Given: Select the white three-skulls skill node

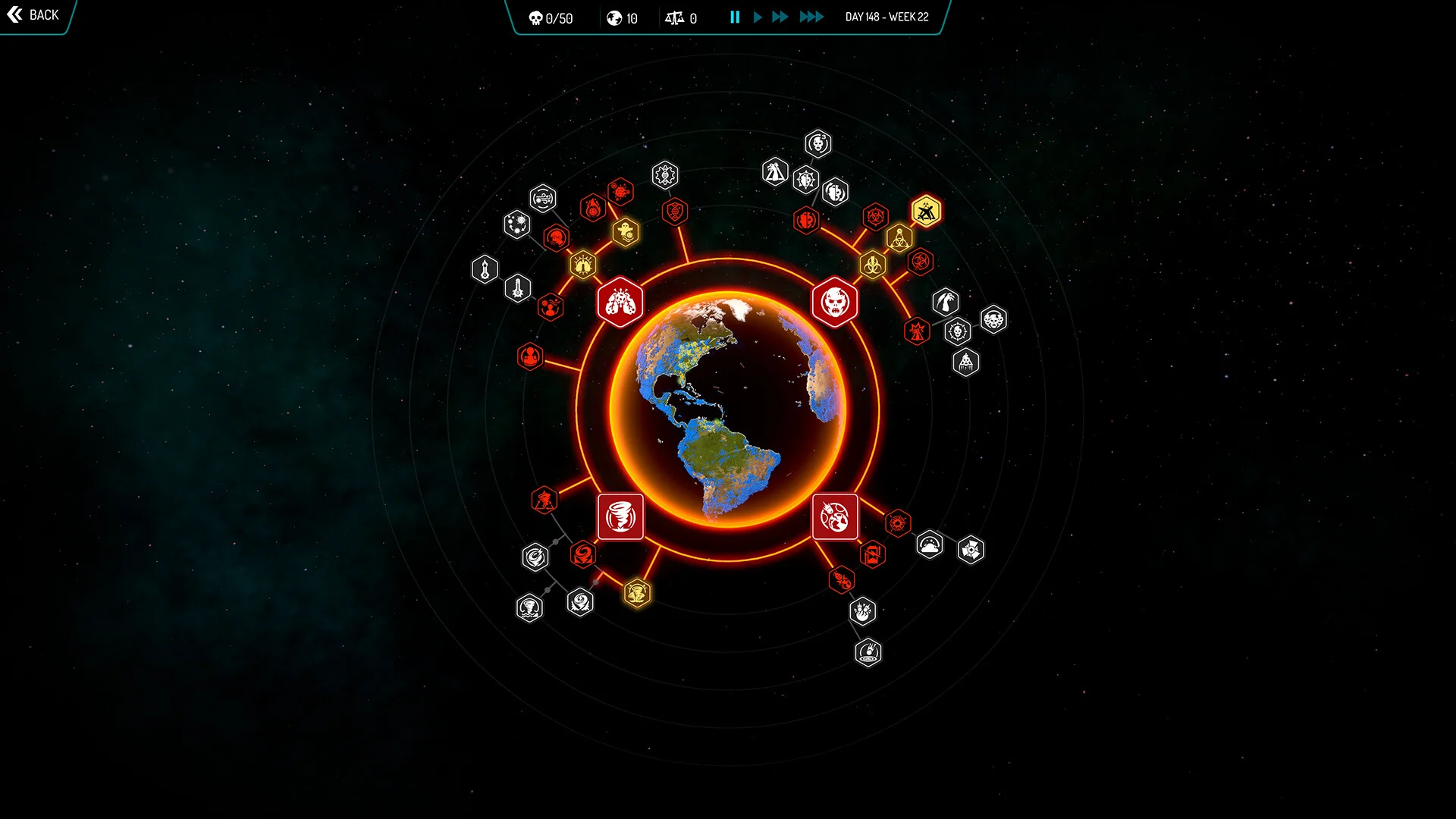Looking at the screenshot, I should [993, 319].
